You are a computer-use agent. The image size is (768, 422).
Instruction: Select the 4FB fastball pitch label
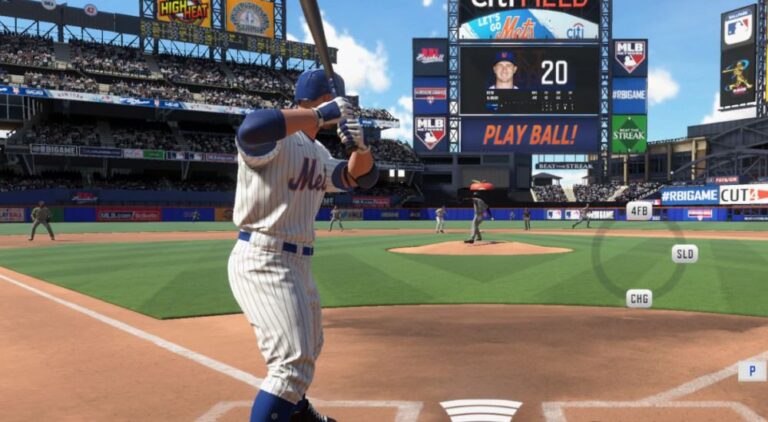[x=639, y=210]
